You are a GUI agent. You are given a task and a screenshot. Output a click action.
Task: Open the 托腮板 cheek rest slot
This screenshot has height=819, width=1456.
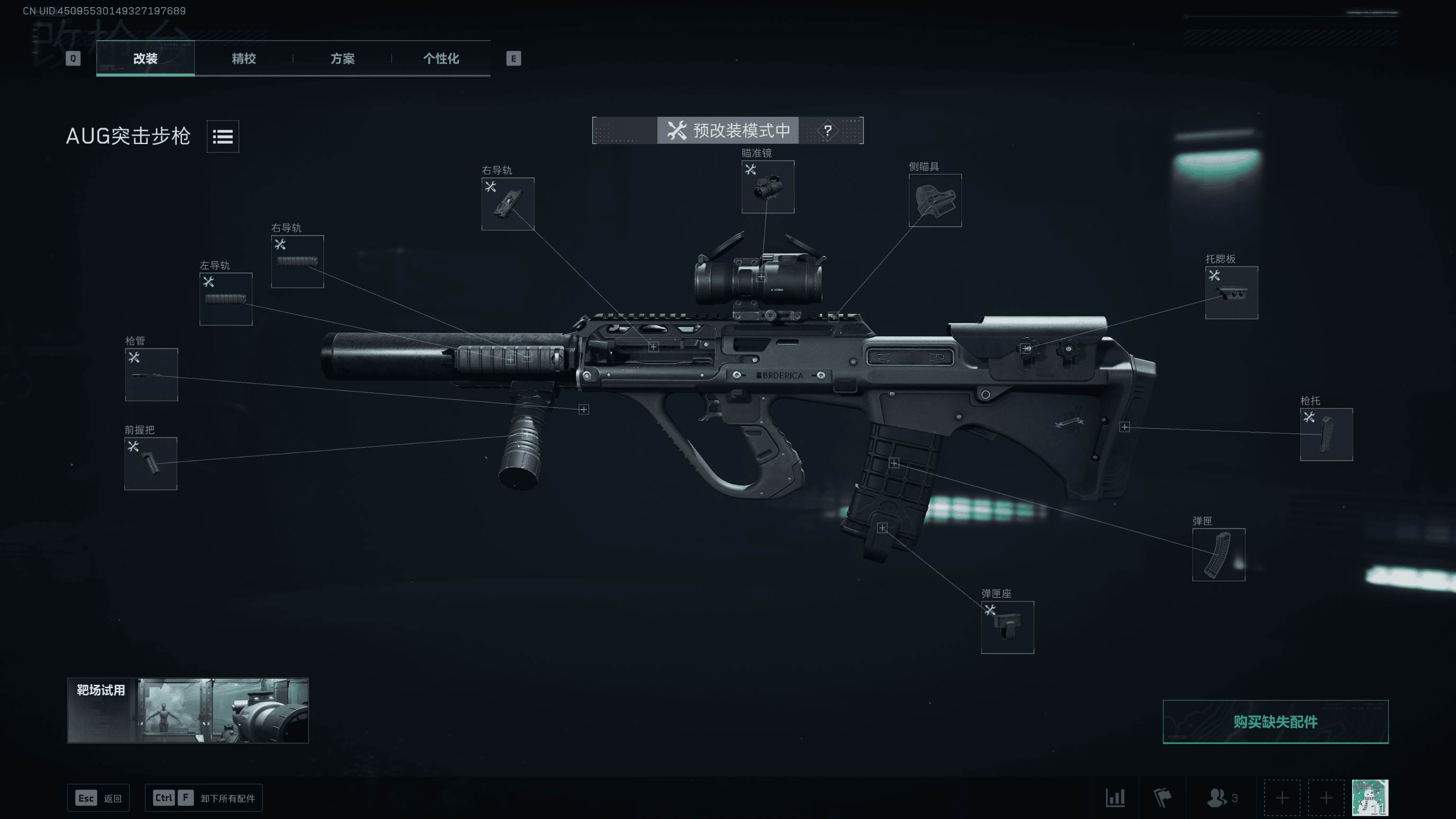click(x=1231, y=293)
